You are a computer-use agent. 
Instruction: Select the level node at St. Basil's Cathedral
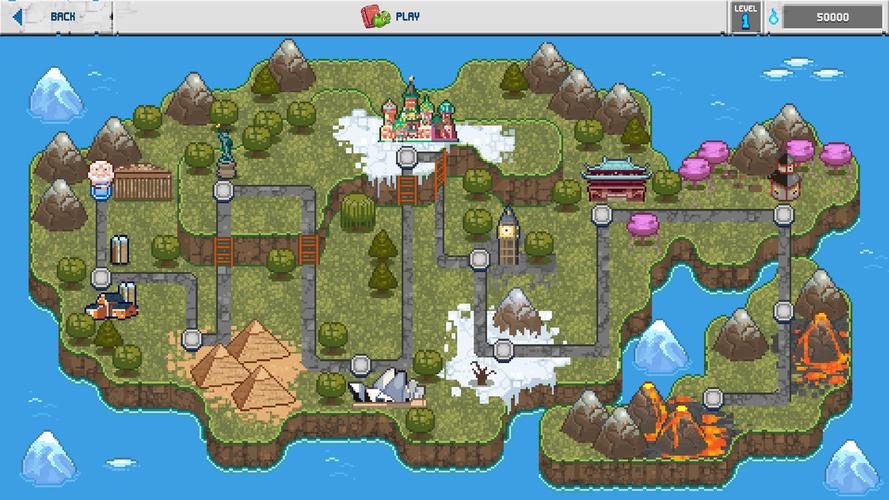[x=407, y=157]
